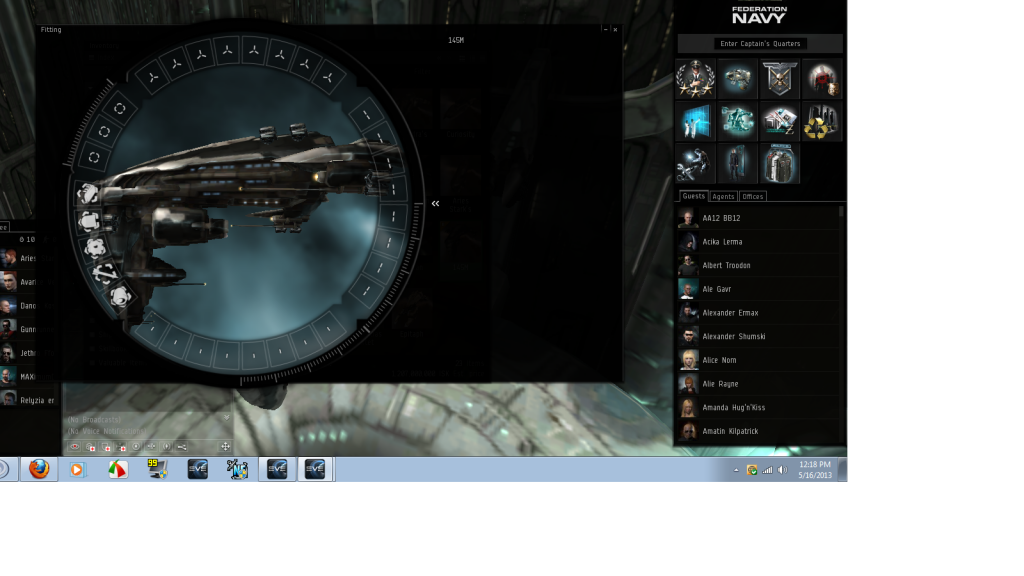1024x576 pixels.
Task: Switch to the Agents tab
Action: [723, 197]
